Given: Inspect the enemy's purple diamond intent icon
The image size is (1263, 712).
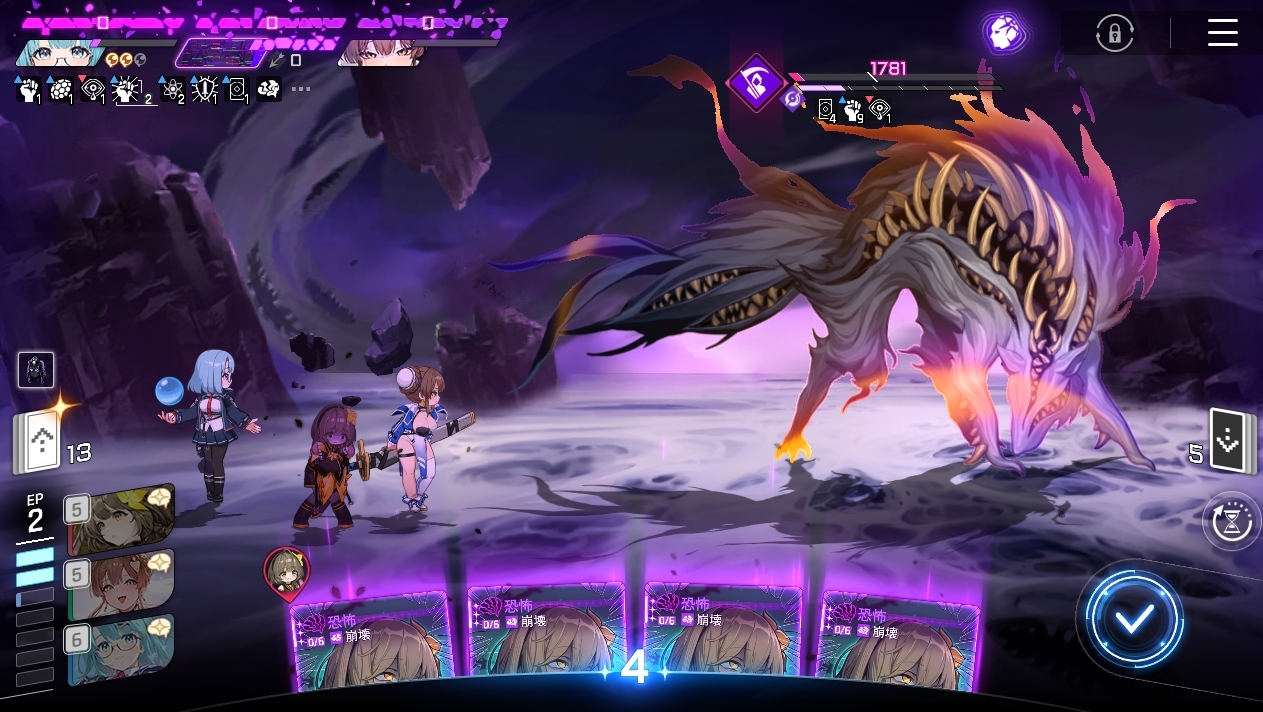Looking at the screenshot, I should pos(757,83).
